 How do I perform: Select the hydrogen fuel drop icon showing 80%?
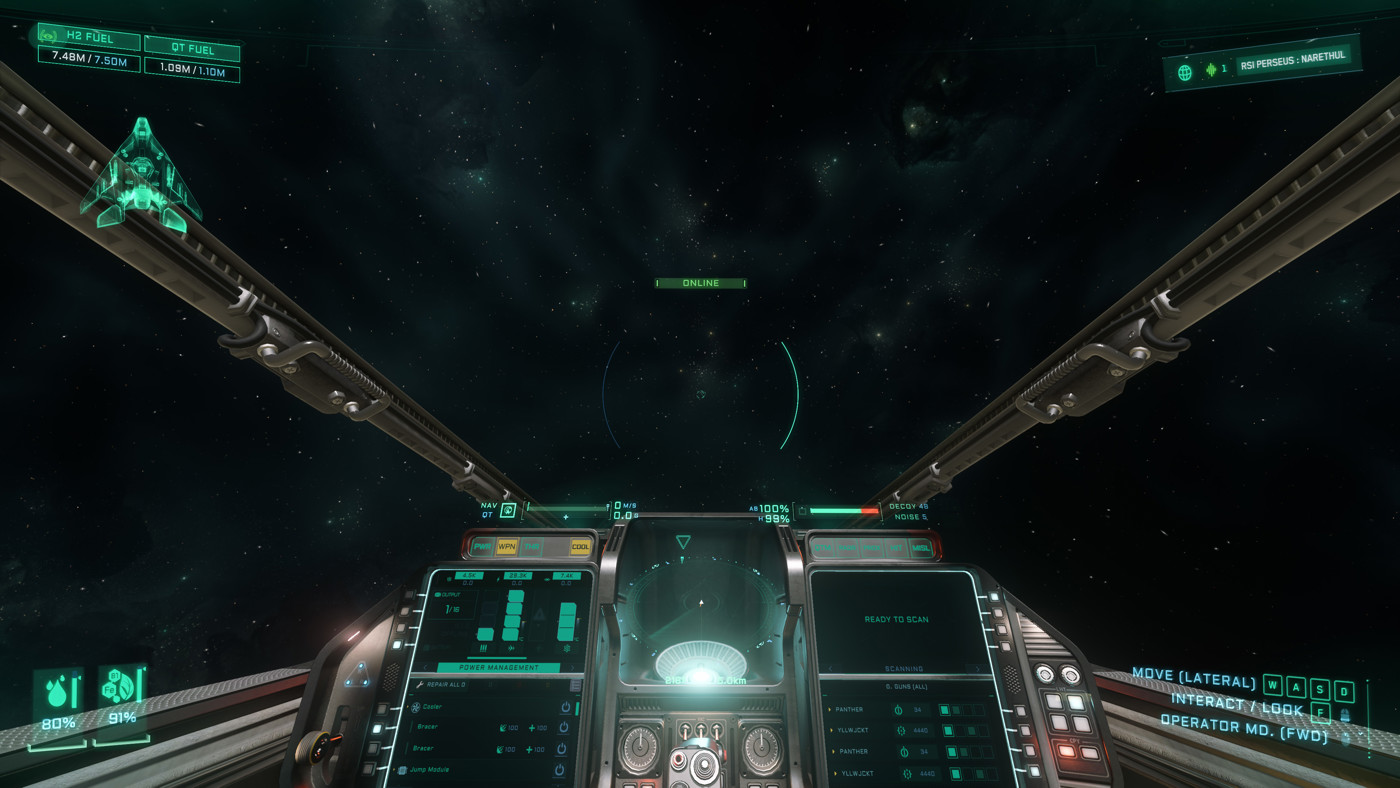tap(58, 691)
